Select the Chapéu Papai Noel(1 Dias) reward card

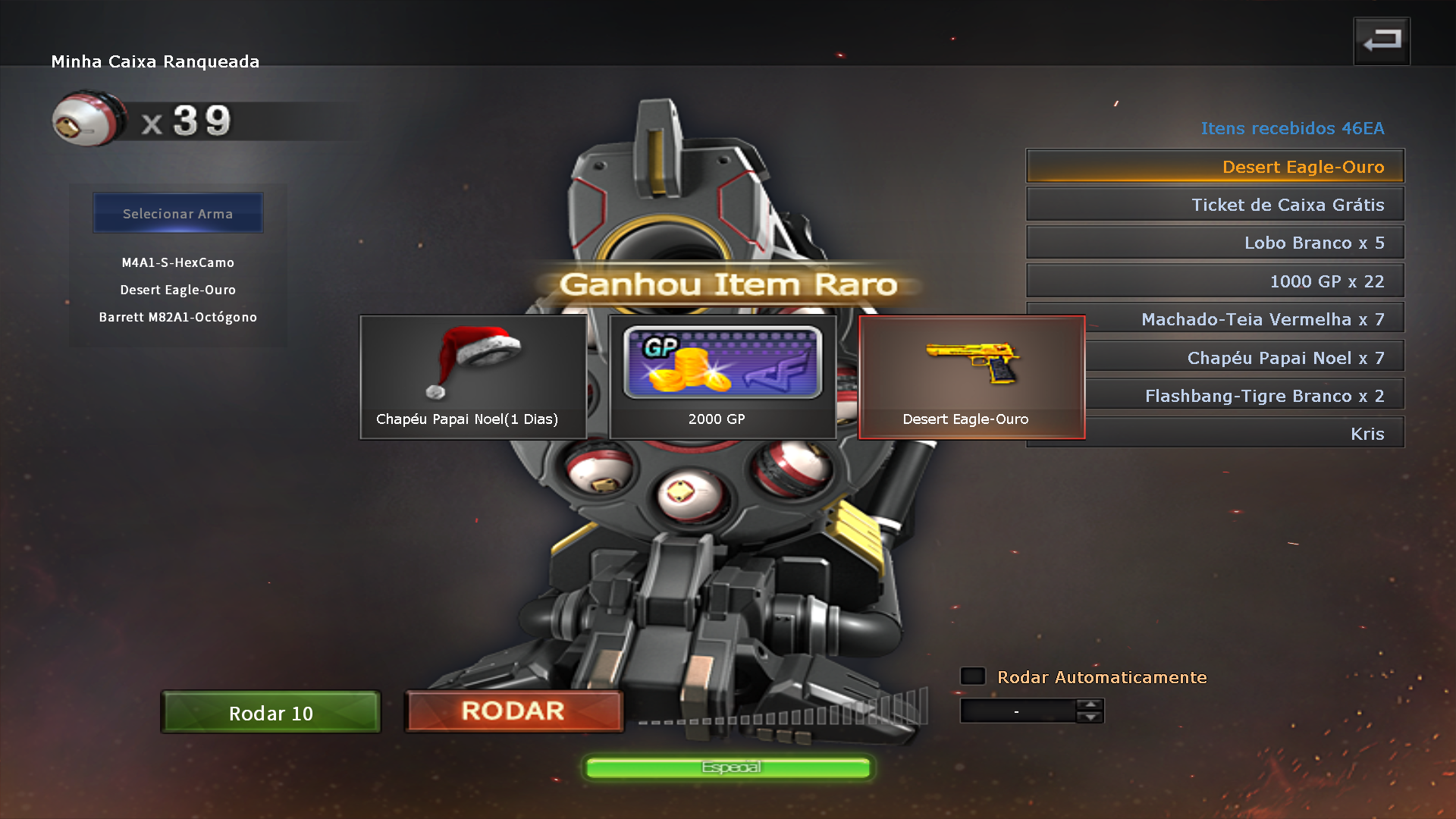tap(473, 377)
